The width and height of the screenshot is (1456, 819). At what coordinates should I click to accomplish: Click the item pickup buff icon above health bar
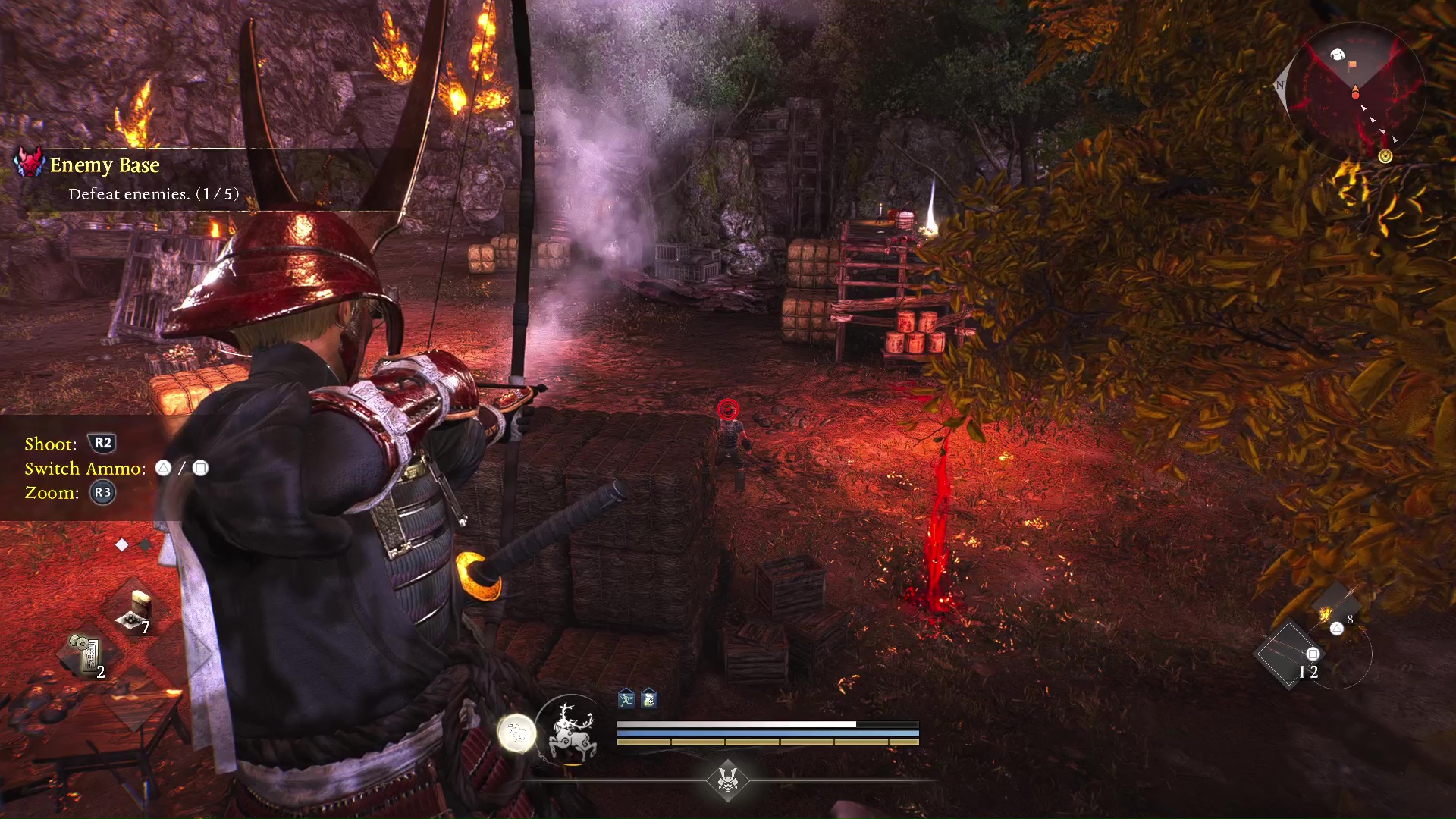648,699
